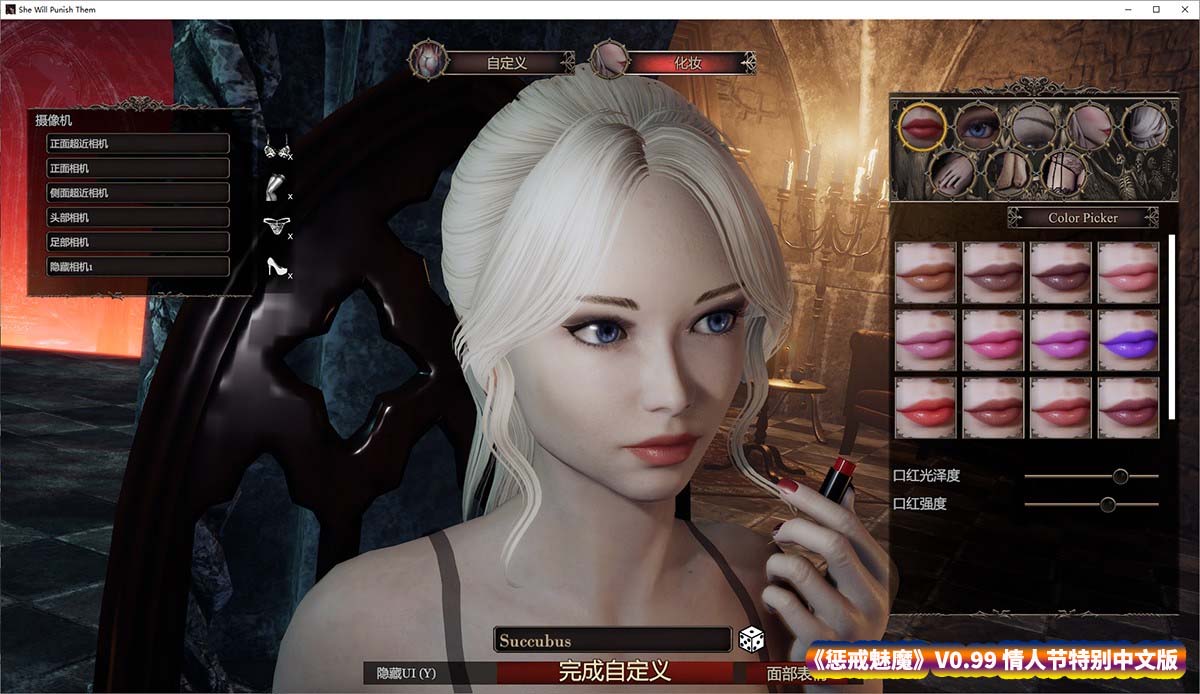This screenshot has height=694, width=1200.
Task: Open the 化妆 makeup tab
Action: point(687,62)
